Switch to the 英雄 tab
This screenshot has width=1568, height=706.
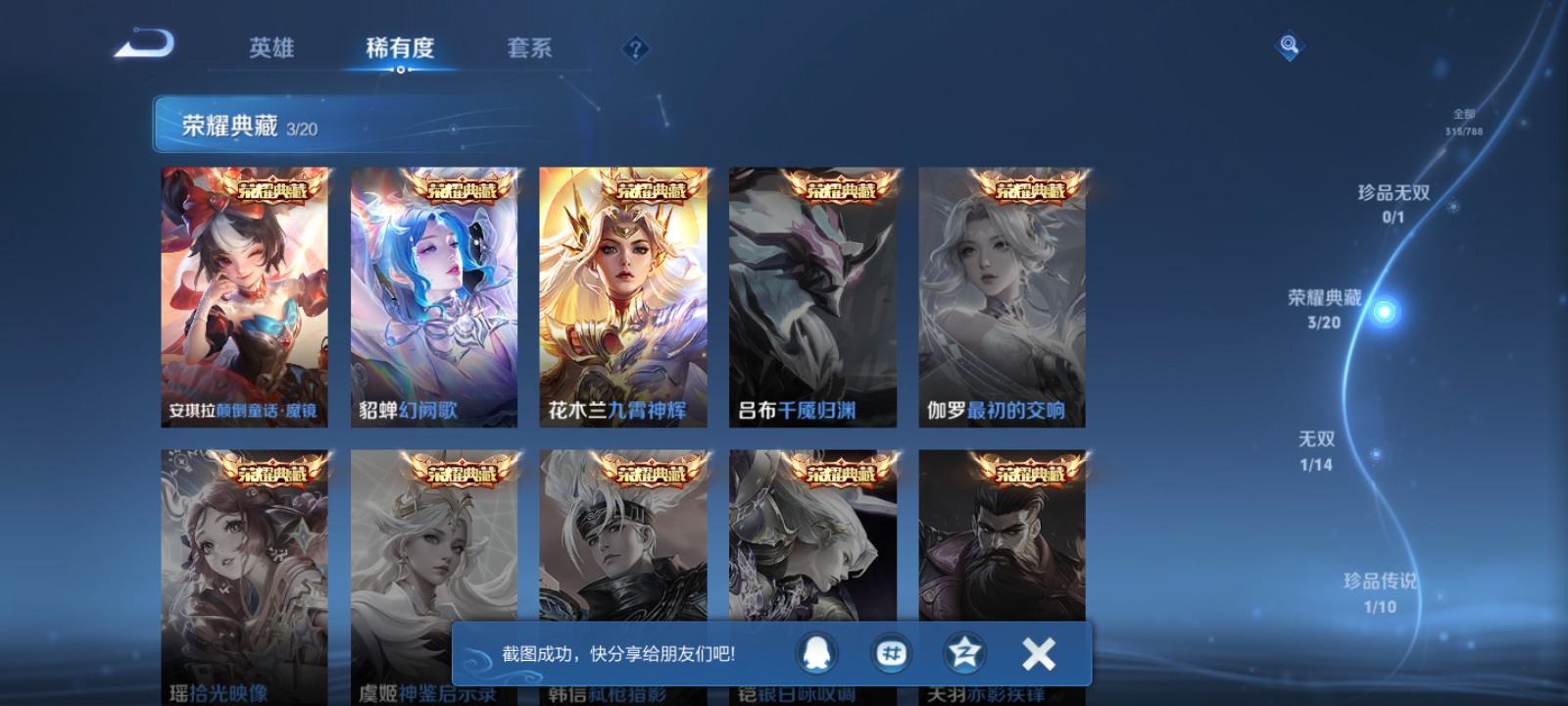pyautogui.click(x=272, y=48)
